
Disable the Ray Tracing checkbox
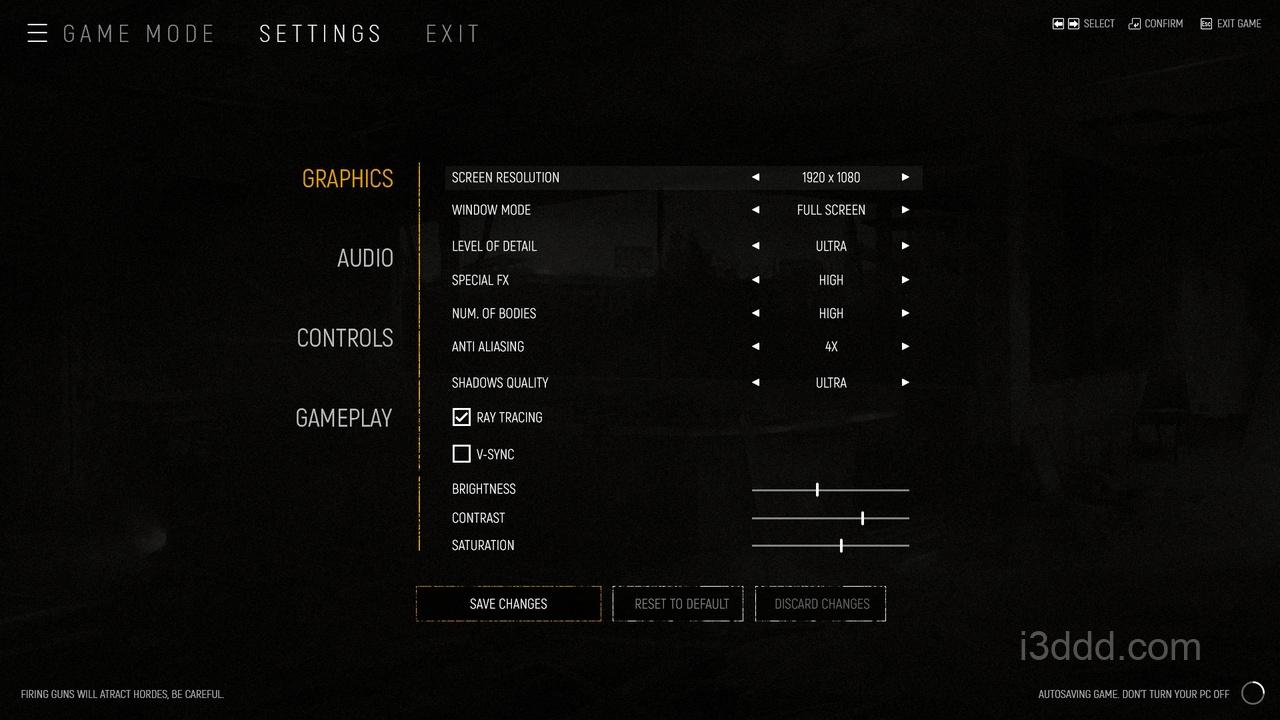(x=461, y=417)
